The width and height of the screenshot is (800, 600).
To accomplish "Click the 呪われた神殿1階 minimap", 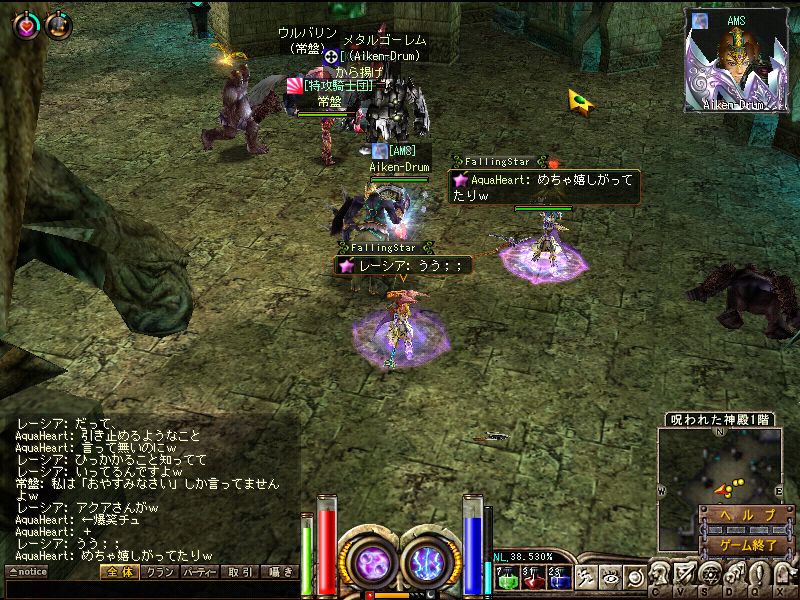I will click(x=720, y=462).
